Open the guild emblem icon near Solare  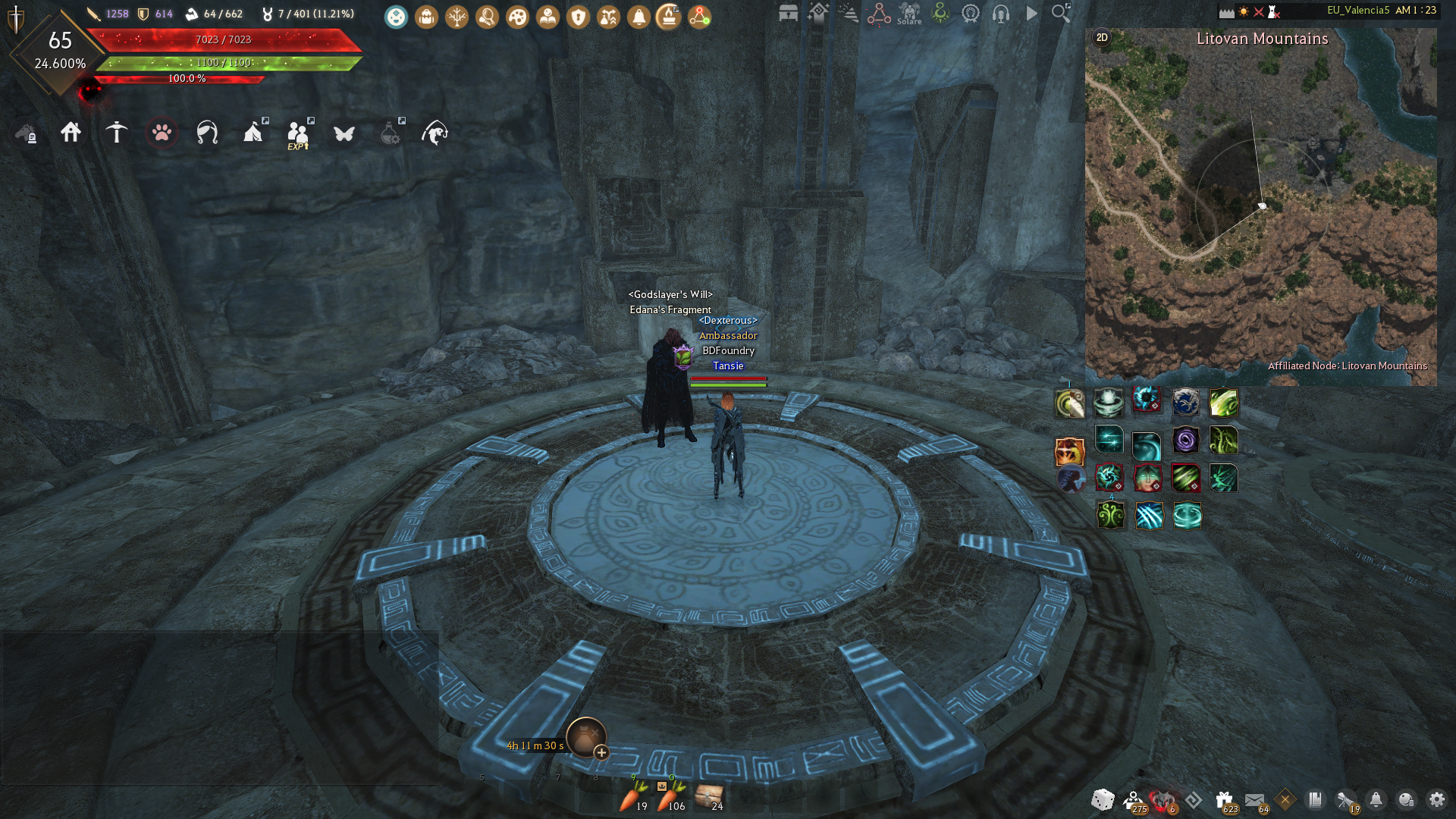[x=940, y=13]
